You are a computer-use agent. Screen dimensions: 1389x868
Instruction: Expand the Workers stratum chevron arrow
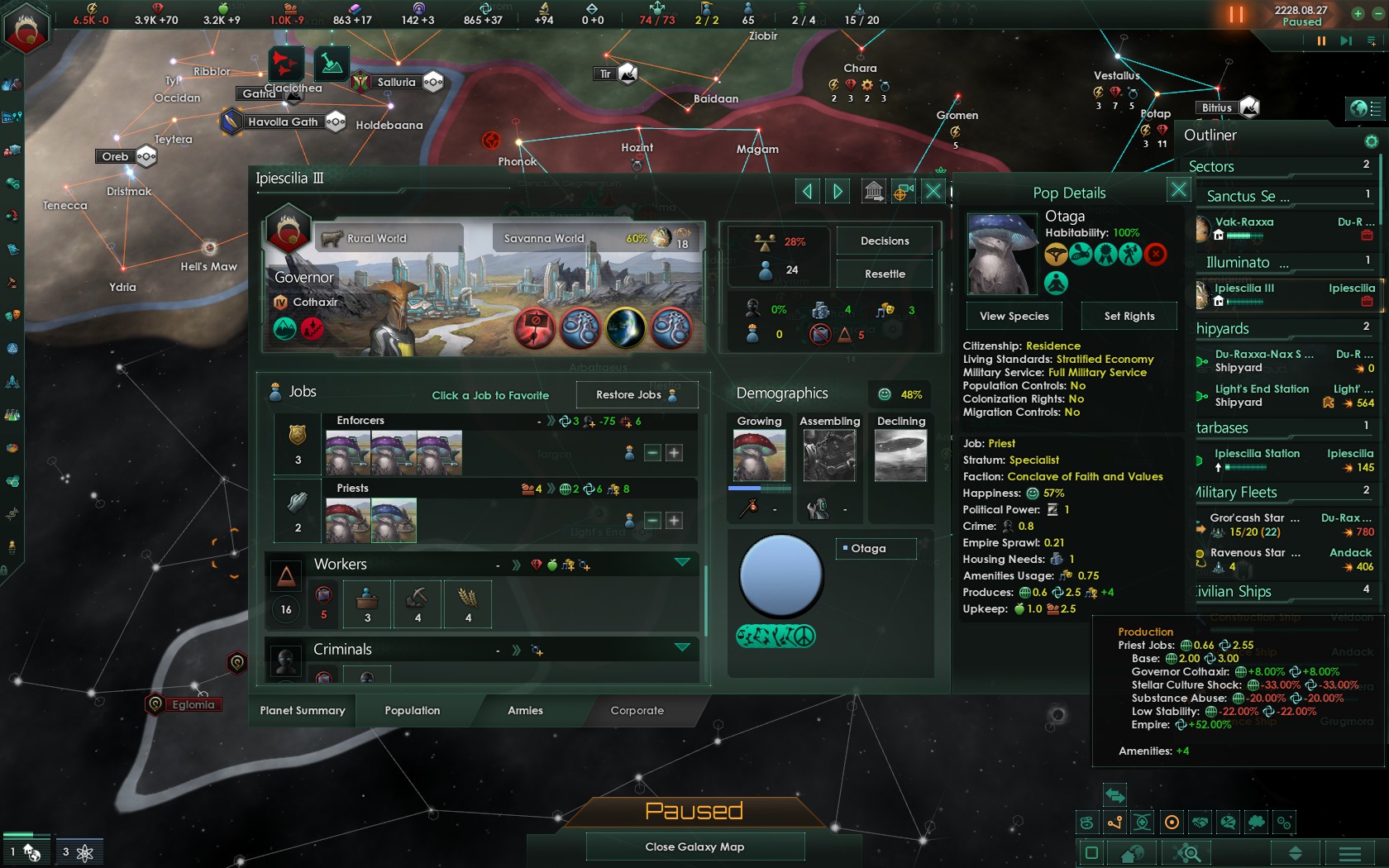(x=682, y=560)
